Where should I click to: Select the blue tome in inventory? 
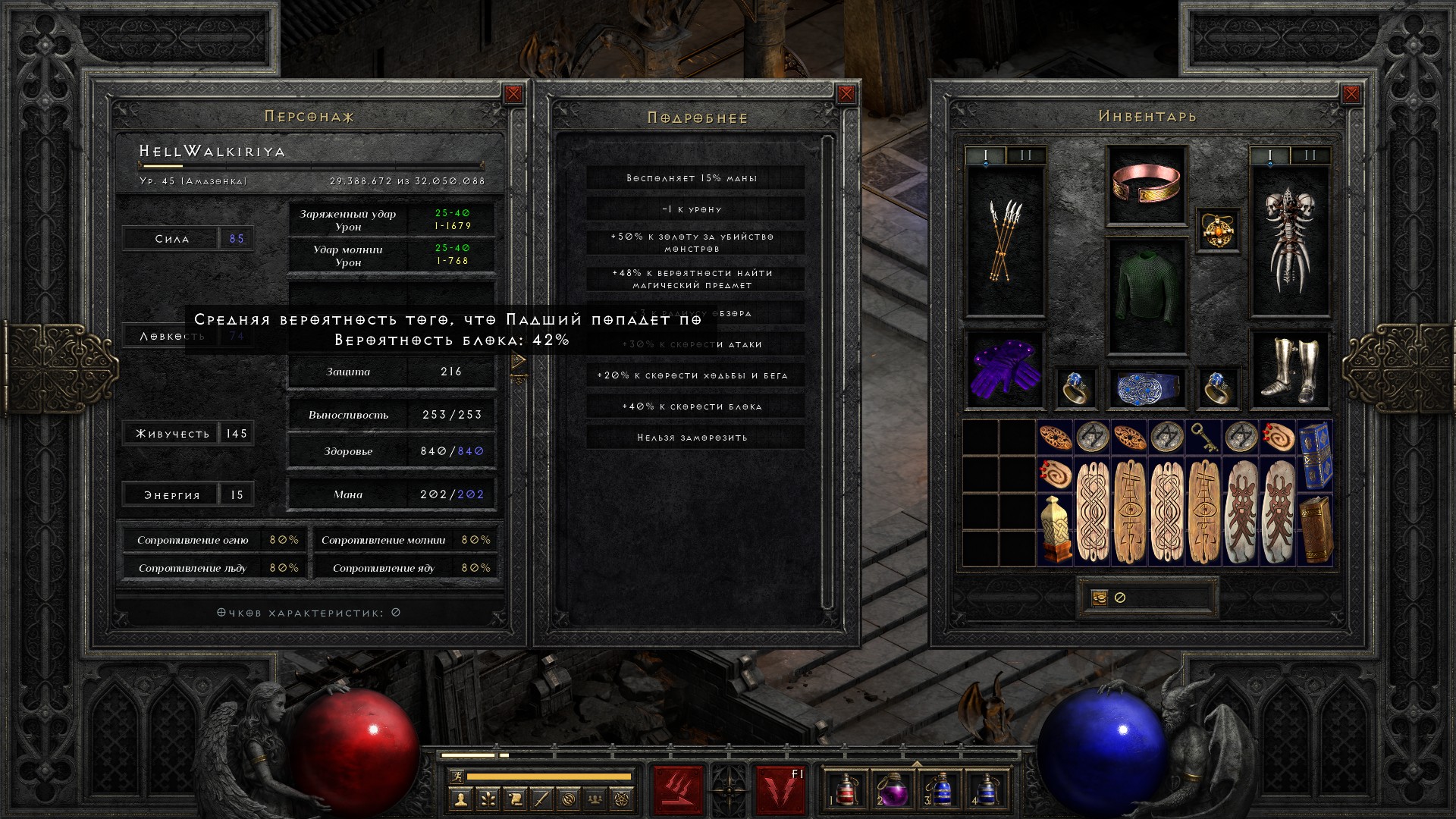pos(1316,455)
